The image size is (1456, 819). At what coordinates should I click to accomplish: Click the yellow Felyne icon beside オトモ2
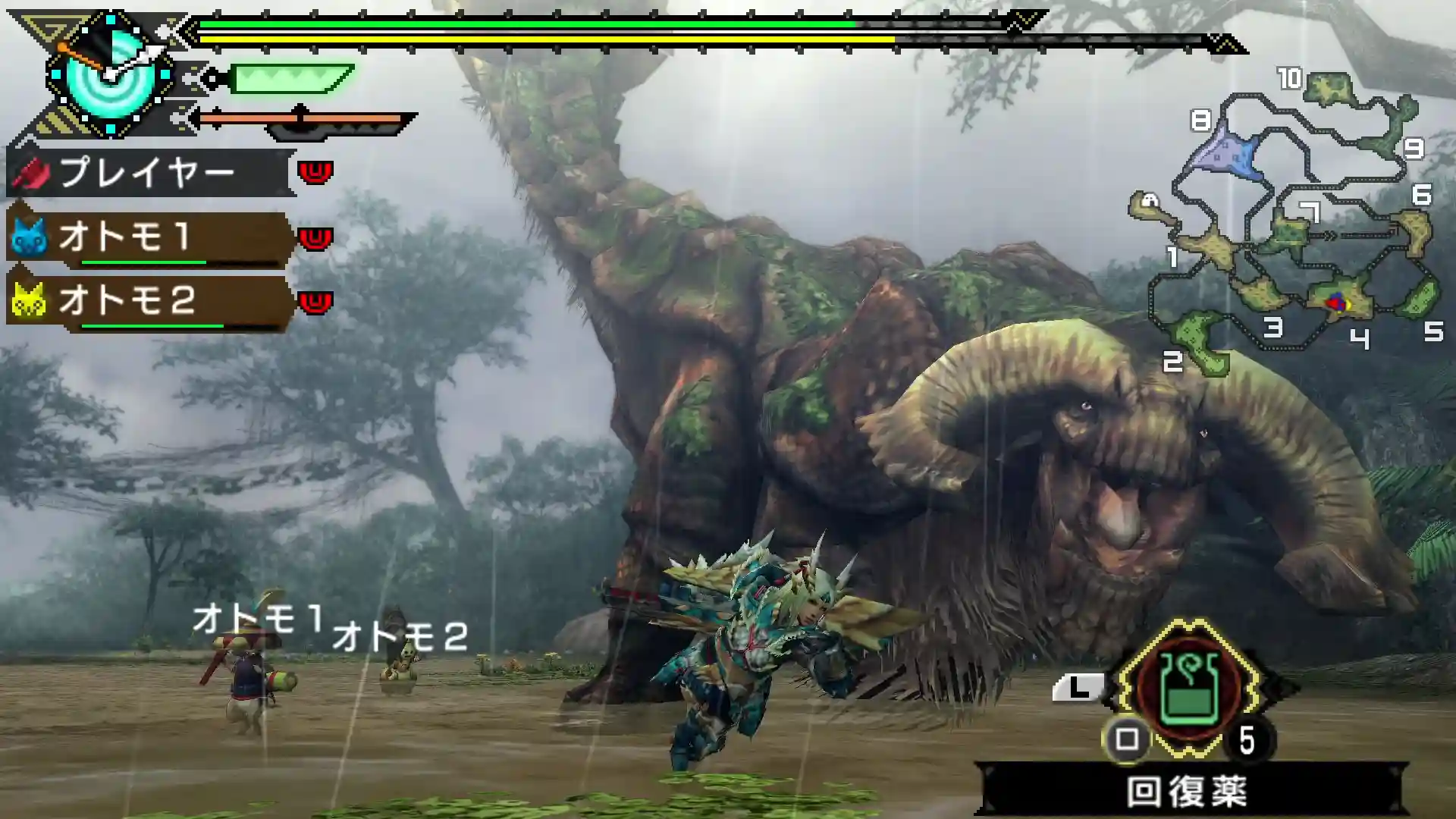pyautogui.click(x=29, y=302)
